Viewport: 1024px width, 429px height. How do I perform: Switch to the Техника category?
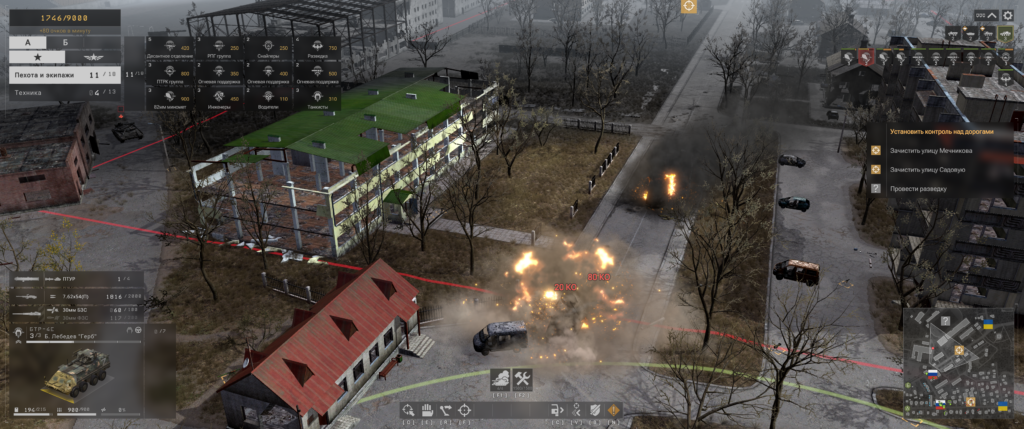click(60, 92)
